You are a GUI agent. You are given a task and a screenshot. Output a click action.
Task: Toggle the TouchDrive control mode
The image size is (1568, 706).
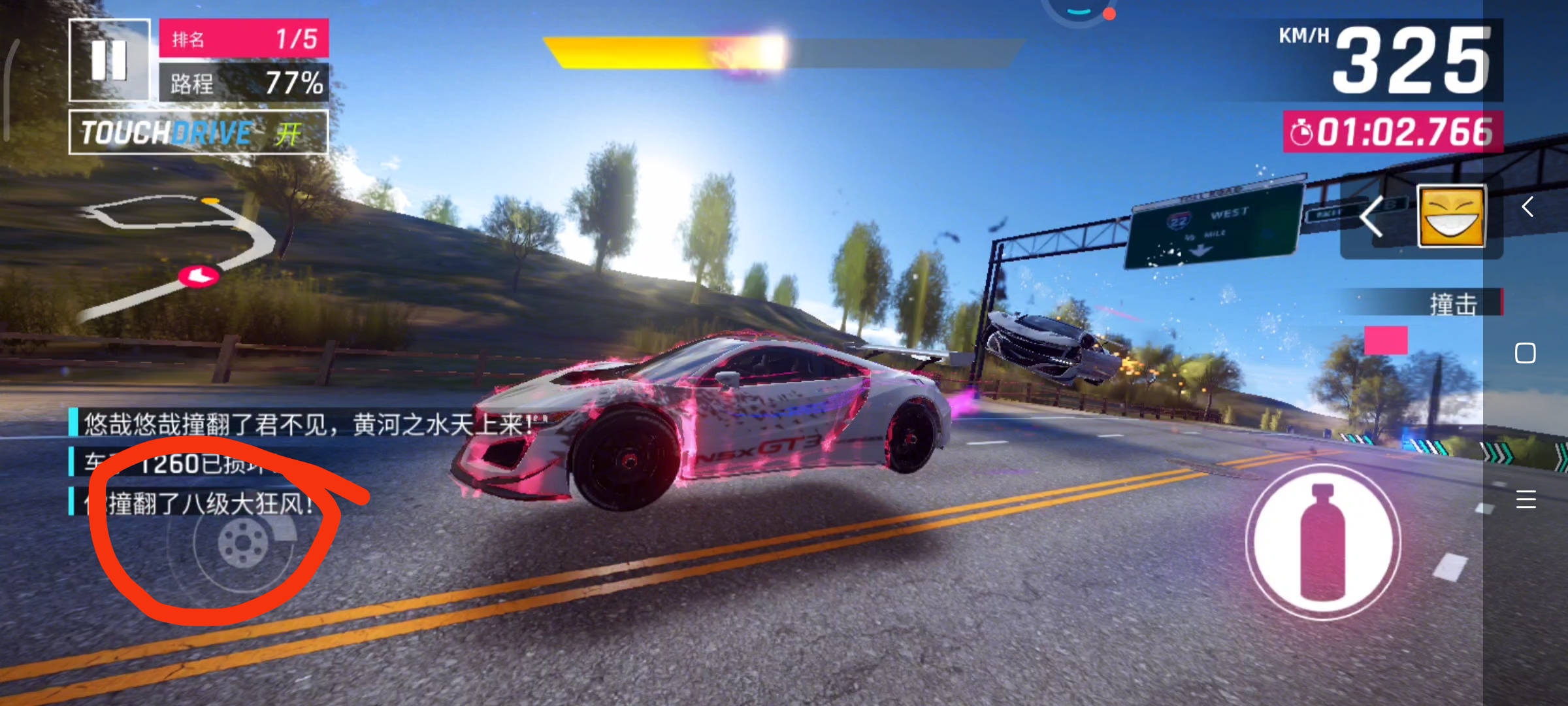click(x=199, y=133)
